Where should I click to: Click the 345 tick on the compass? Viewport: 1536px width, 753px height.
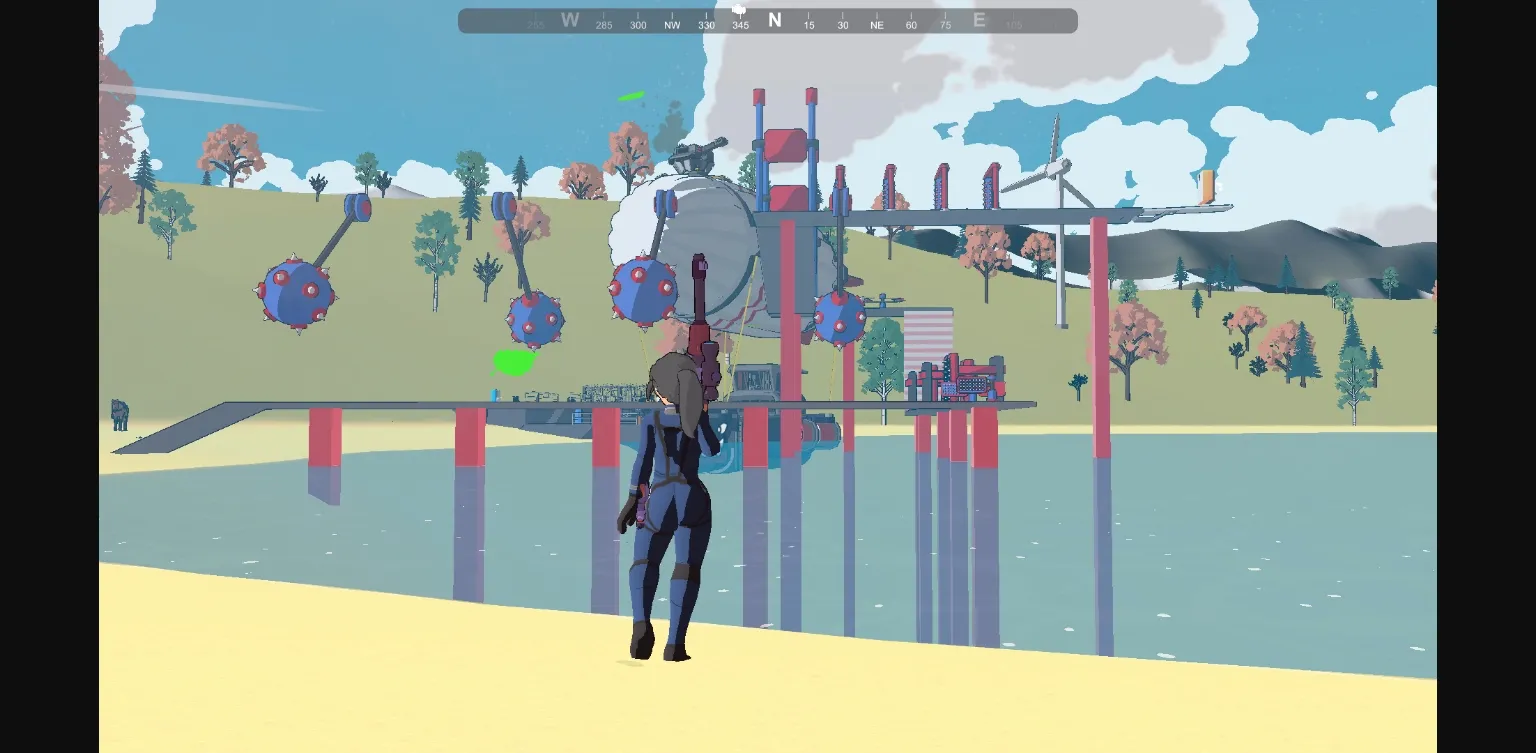pos(740,24)
